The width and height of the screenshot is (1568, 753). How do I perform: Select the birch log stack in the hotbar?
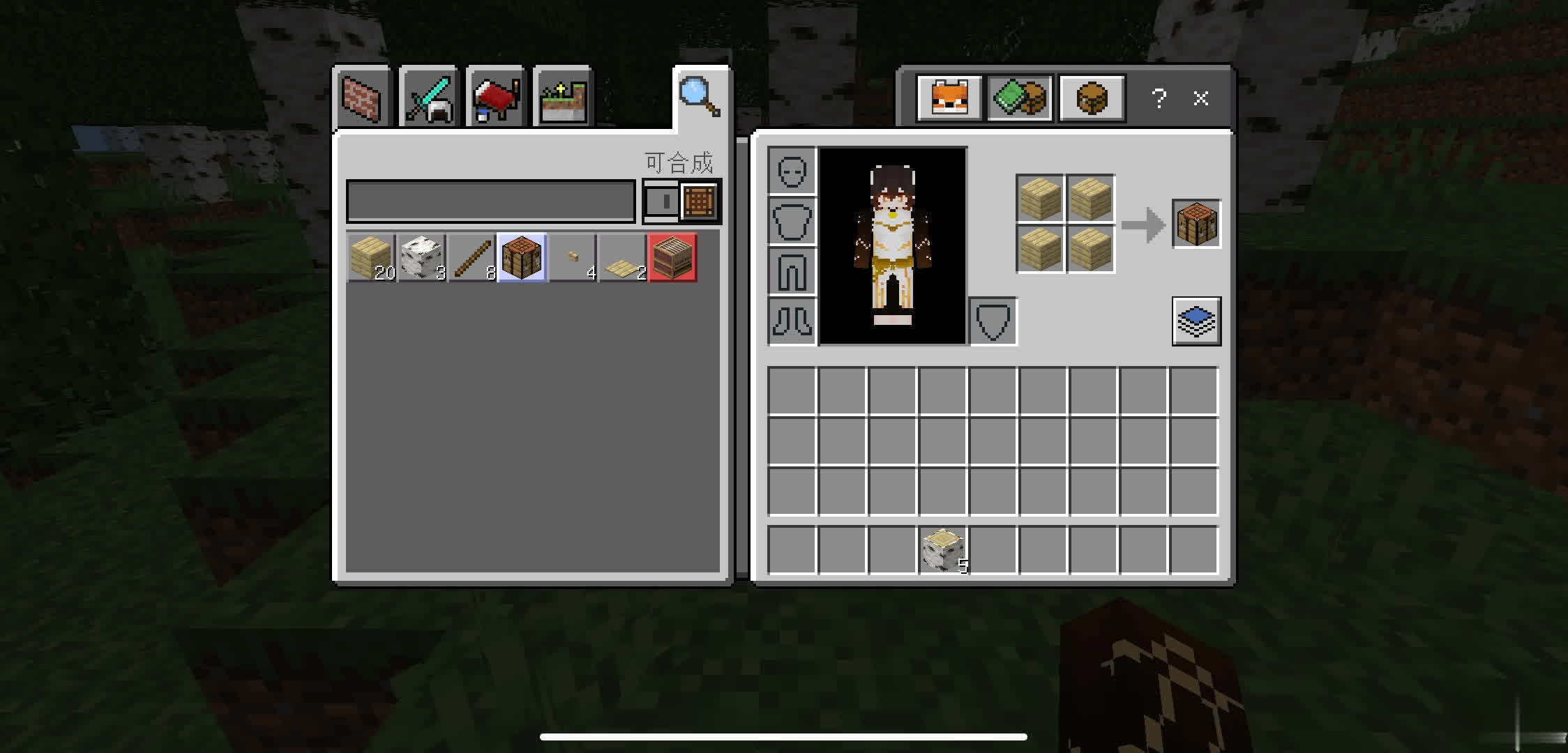coord(943,549)
